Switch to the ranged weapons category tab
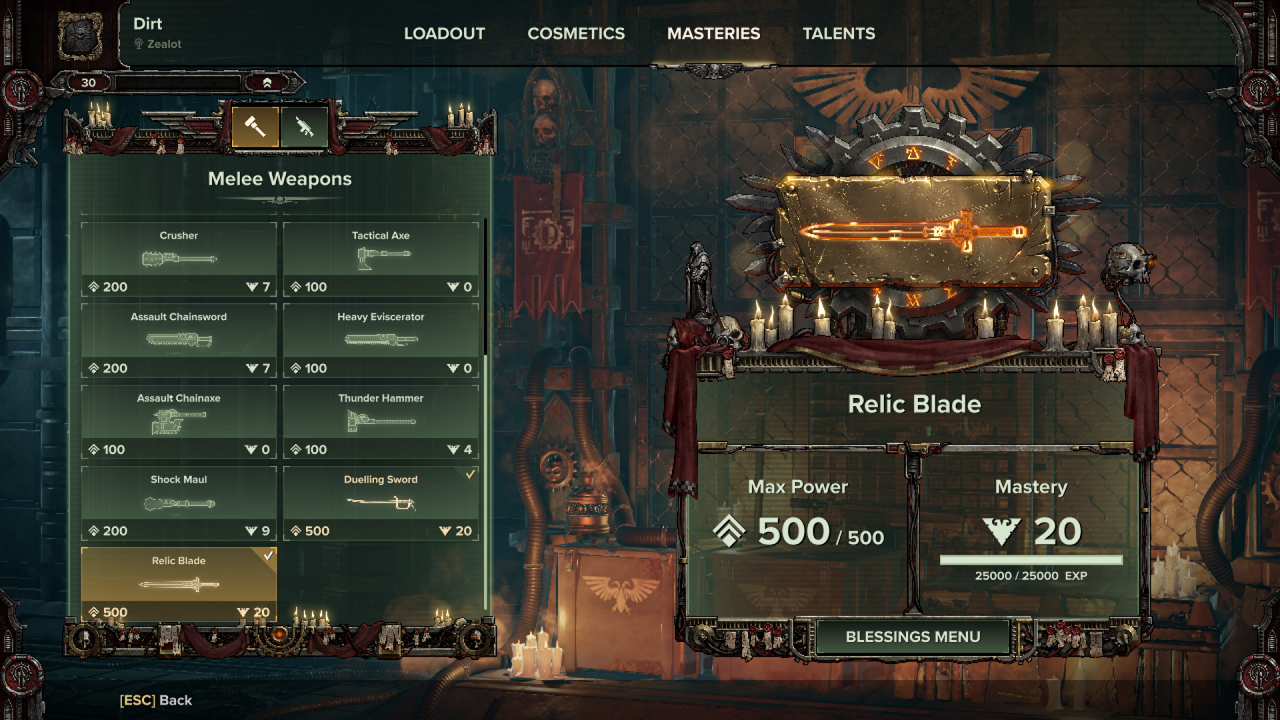Screen dimensions: 1280x720 pos(304,127)
